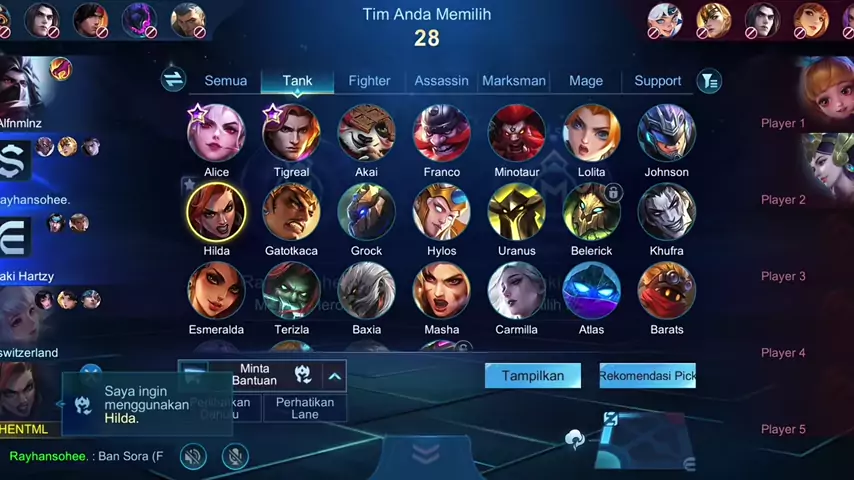Select the Marksman category tab

coord(514,81)
